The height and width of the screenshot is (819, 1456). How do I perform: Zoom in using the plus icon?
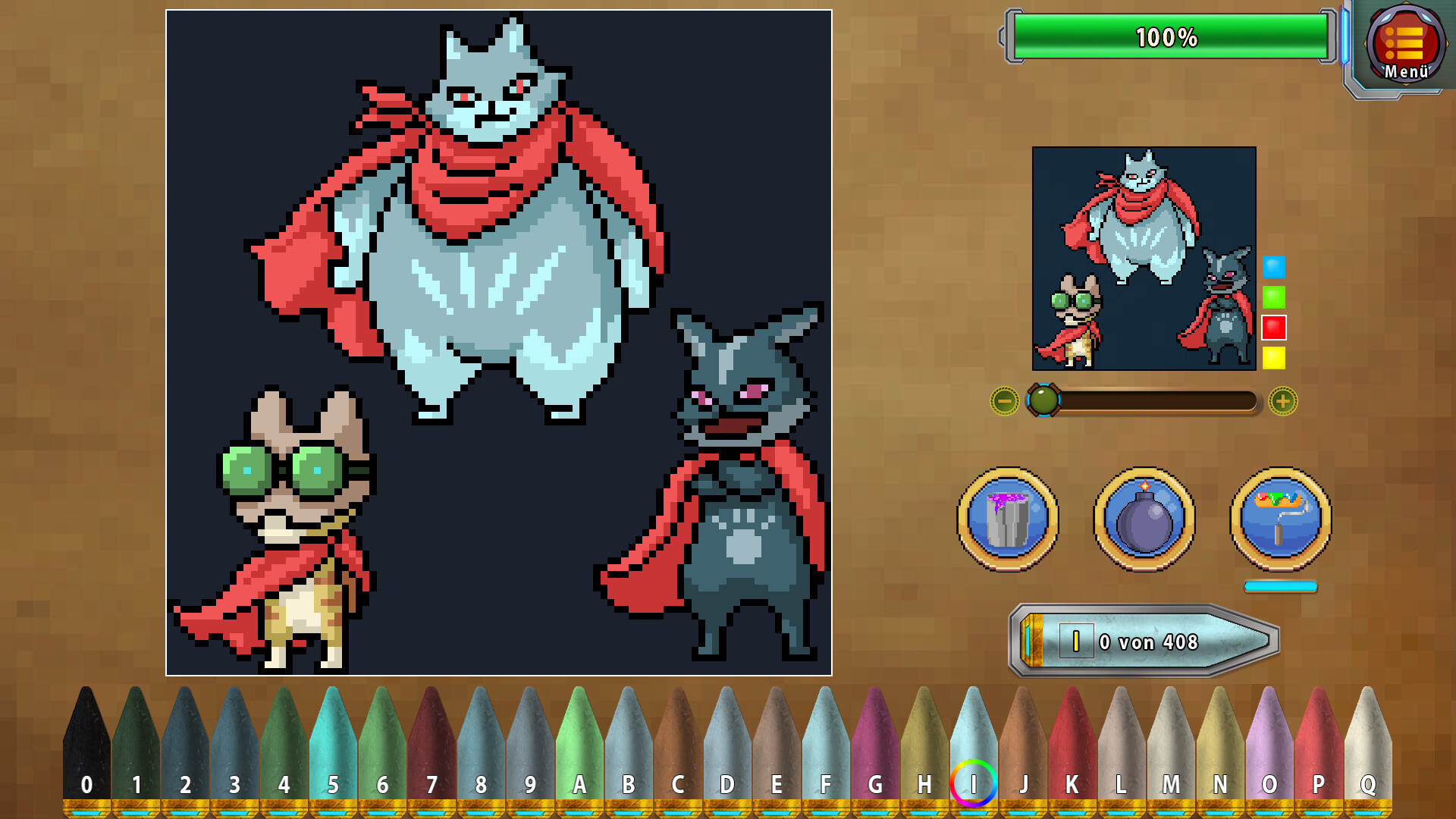coord(1282,402)
